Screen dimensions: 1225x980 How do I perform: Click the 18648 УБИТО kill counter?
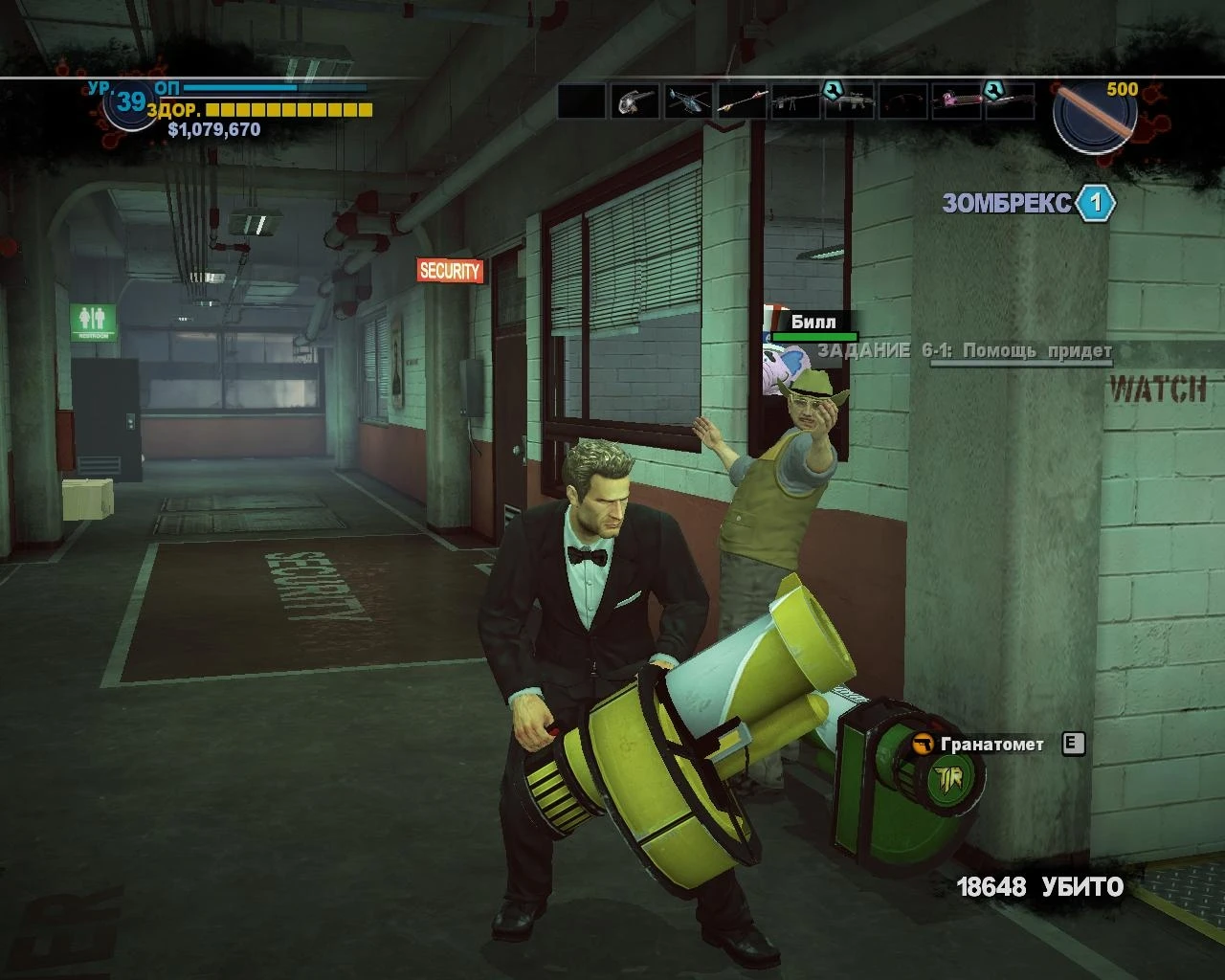pos(1039,888)
